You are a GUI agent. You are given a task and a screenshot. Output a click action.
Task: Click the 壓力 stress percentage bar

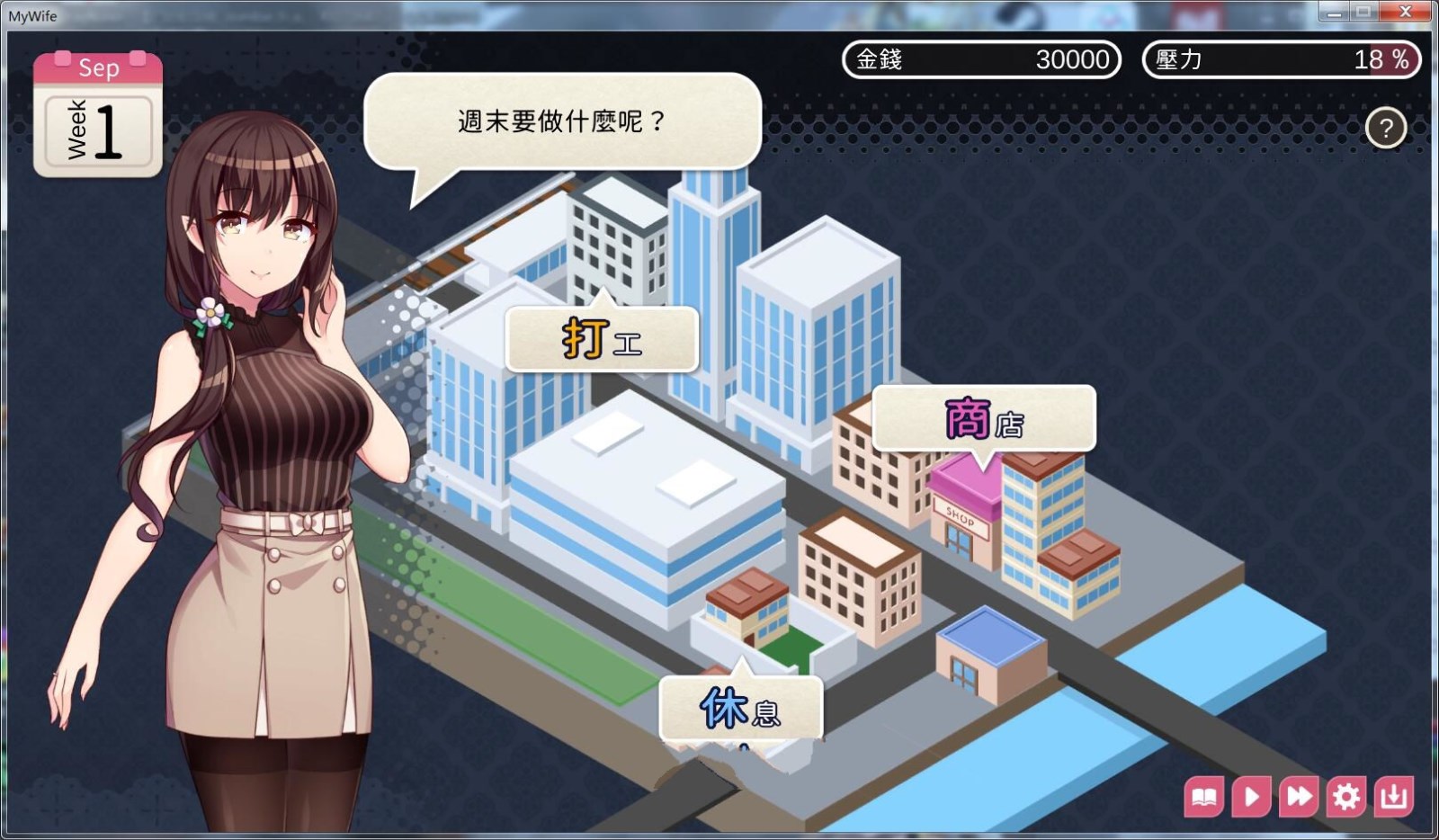[1281, 60]
